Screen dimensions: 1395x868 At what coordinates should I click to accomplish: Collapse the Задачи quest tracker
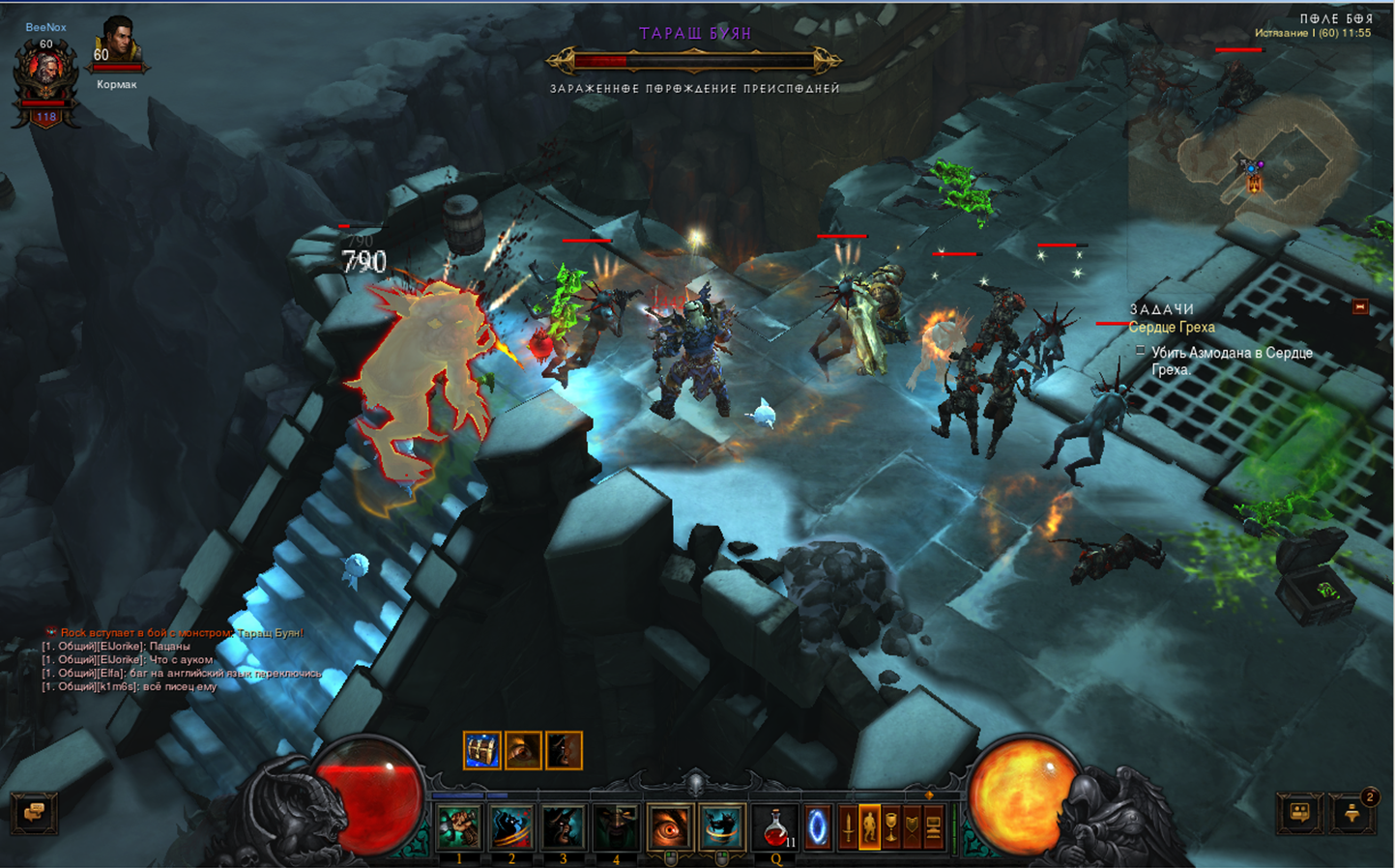pos(1360,306)
